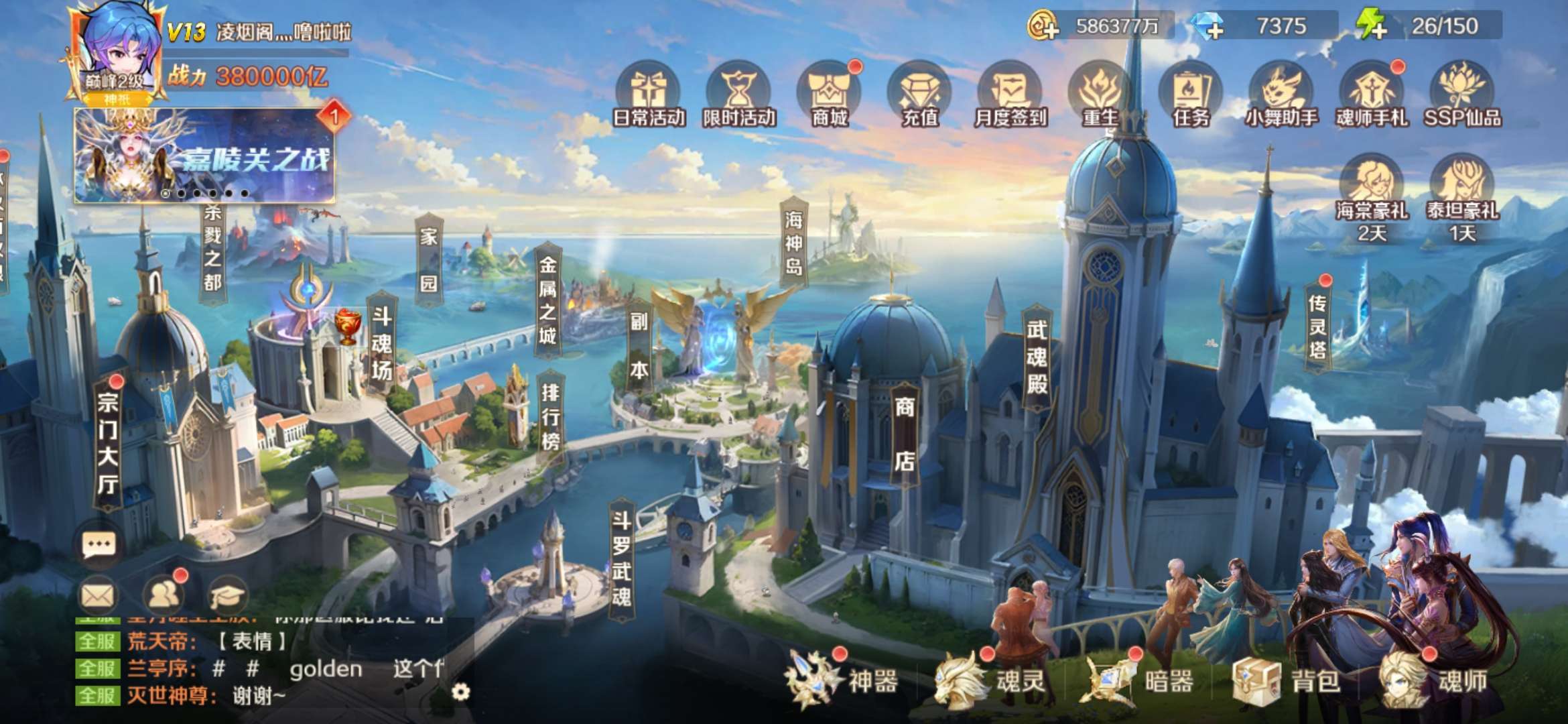Check the mail envelope icon
The height and width of the screenshot is (724, 1568).
98,595
